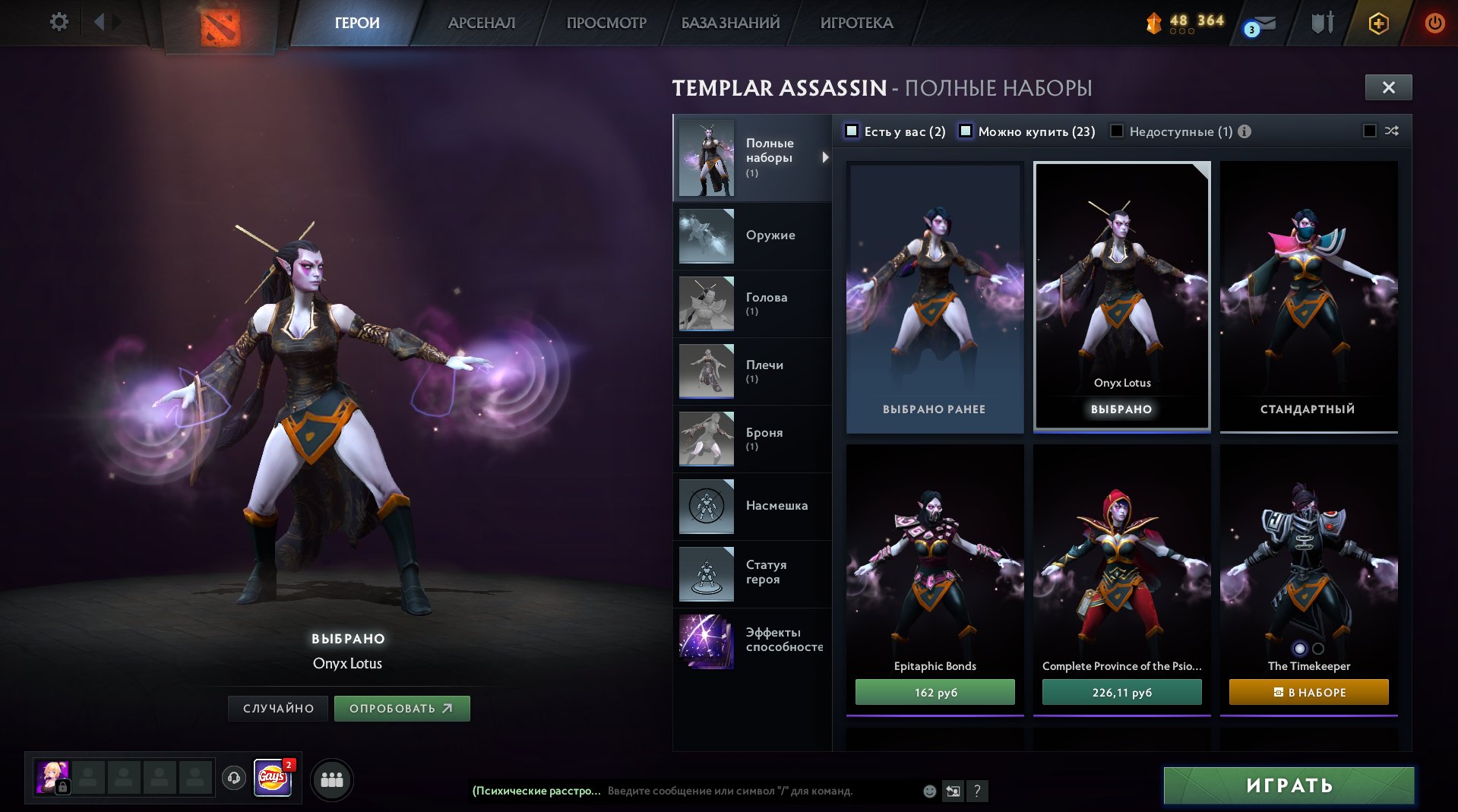Click the chat message input field
This screenshot has height=812, width=1458.
tap(760, 791)
